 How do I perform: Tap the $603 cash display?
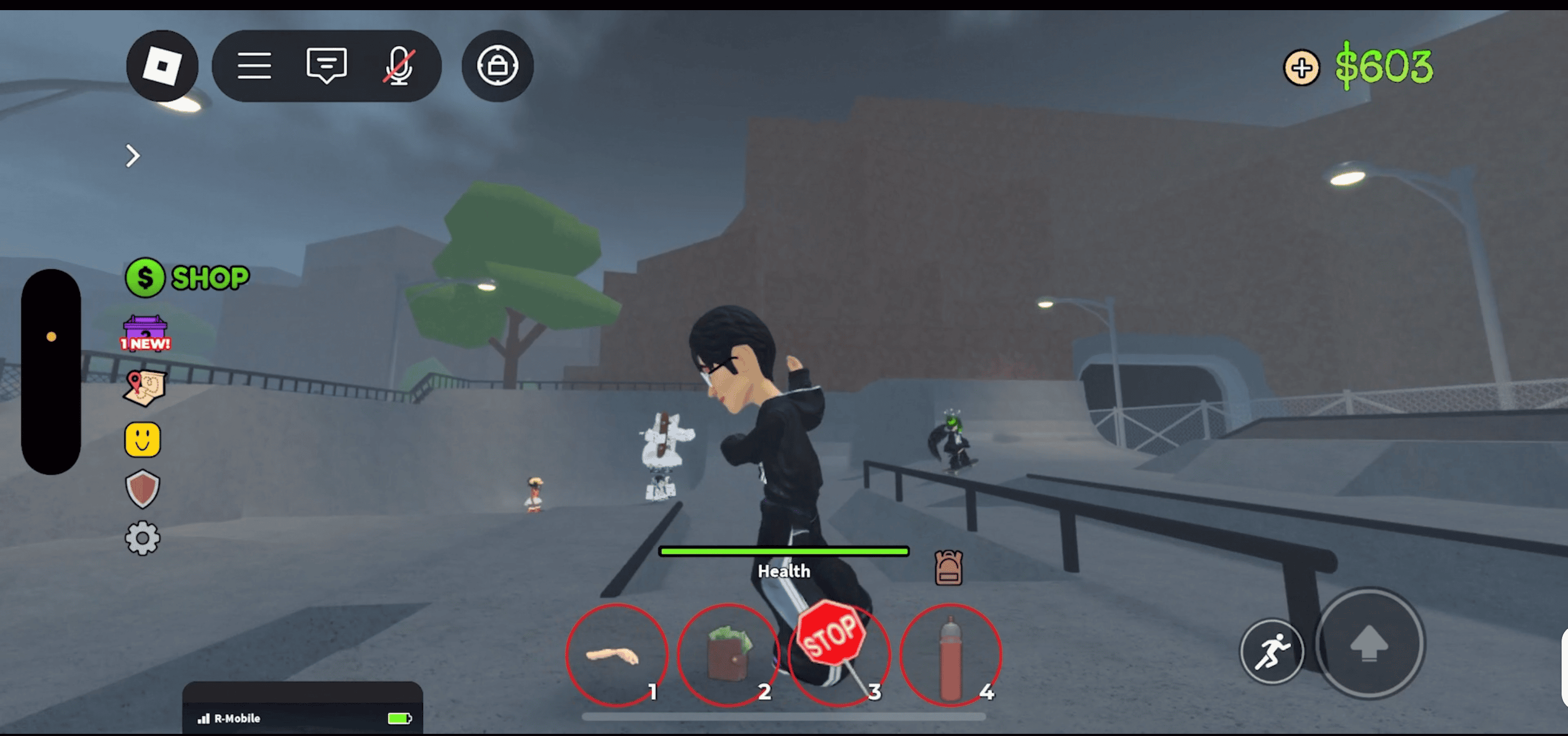(x=1384, y=66)
